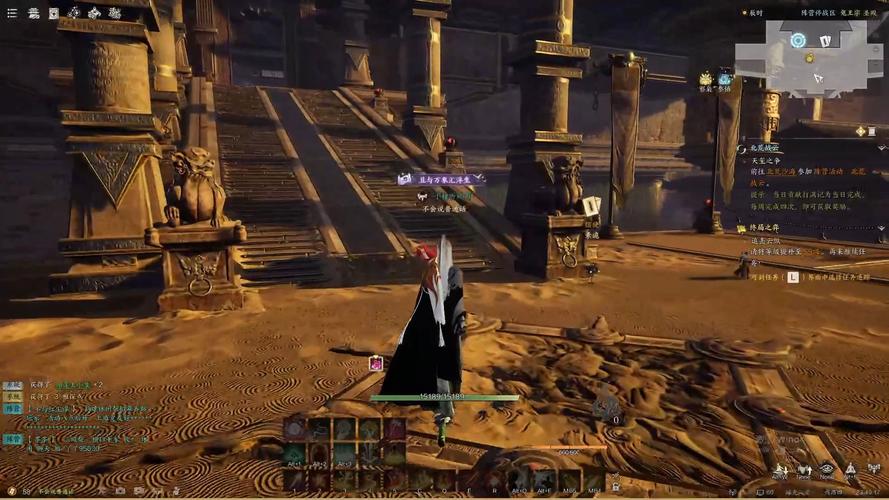Open the 不会说普通话 target nameplate
Viewport: 889px width, 500px height.
click(x=444, y=209)
